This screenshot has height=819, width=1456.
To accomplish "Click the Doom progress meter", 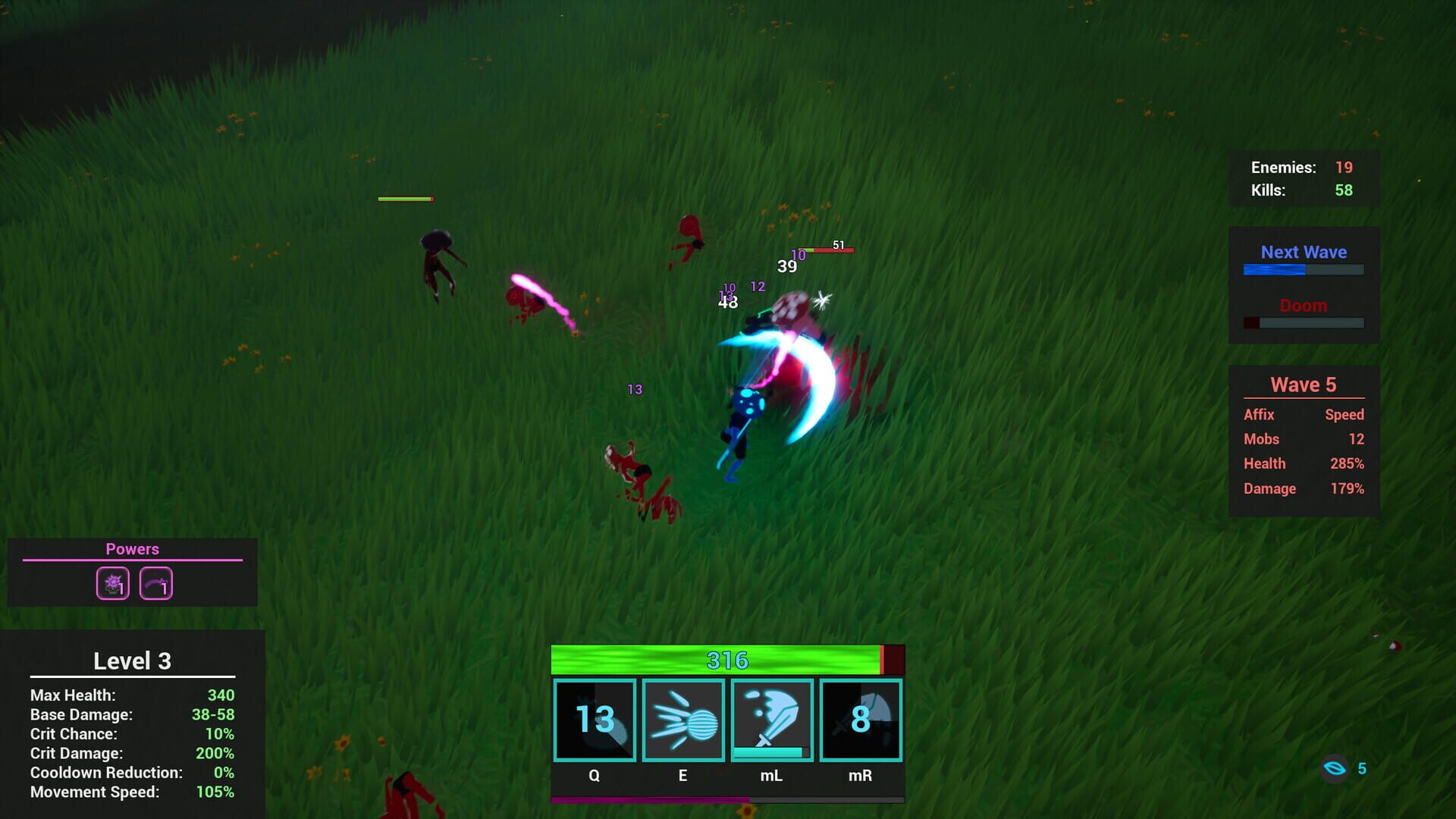I will click(x=1303, y=322).
